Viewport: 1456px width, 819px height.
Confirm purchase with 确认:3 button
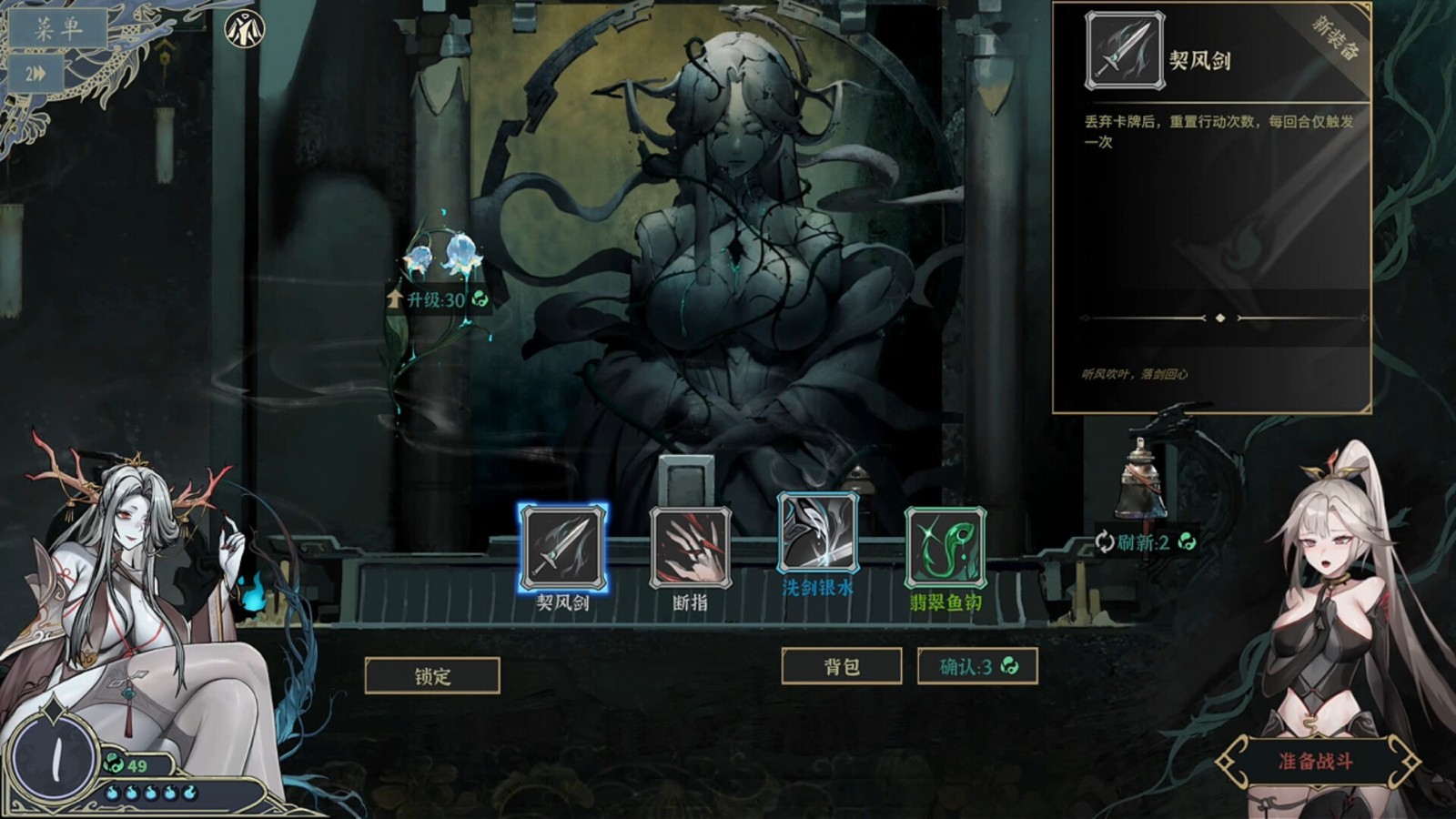click(977, 667)
